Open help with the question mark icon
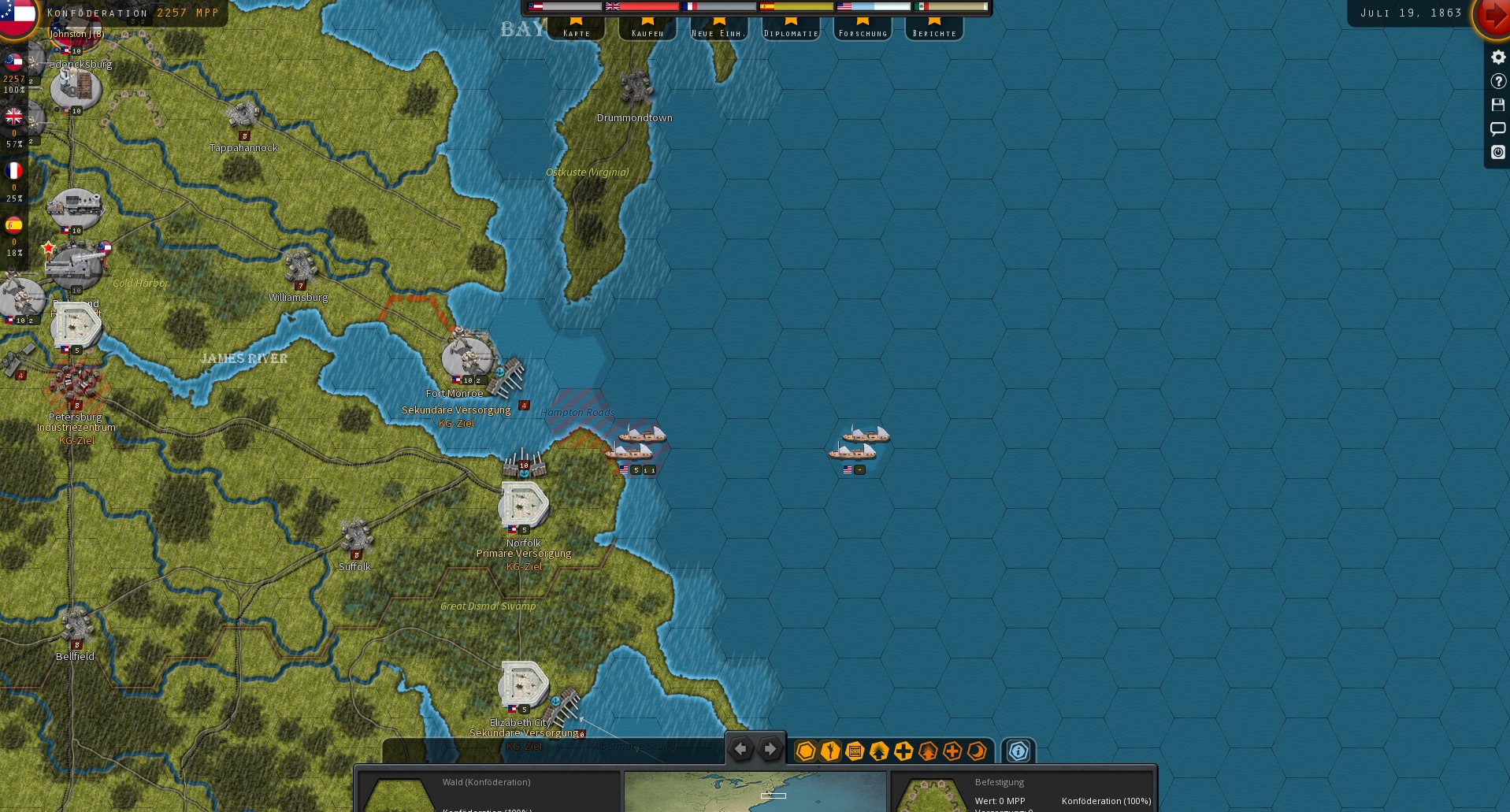The height and width of the screenshot is (812, 1510). [x=1498, y=81]
